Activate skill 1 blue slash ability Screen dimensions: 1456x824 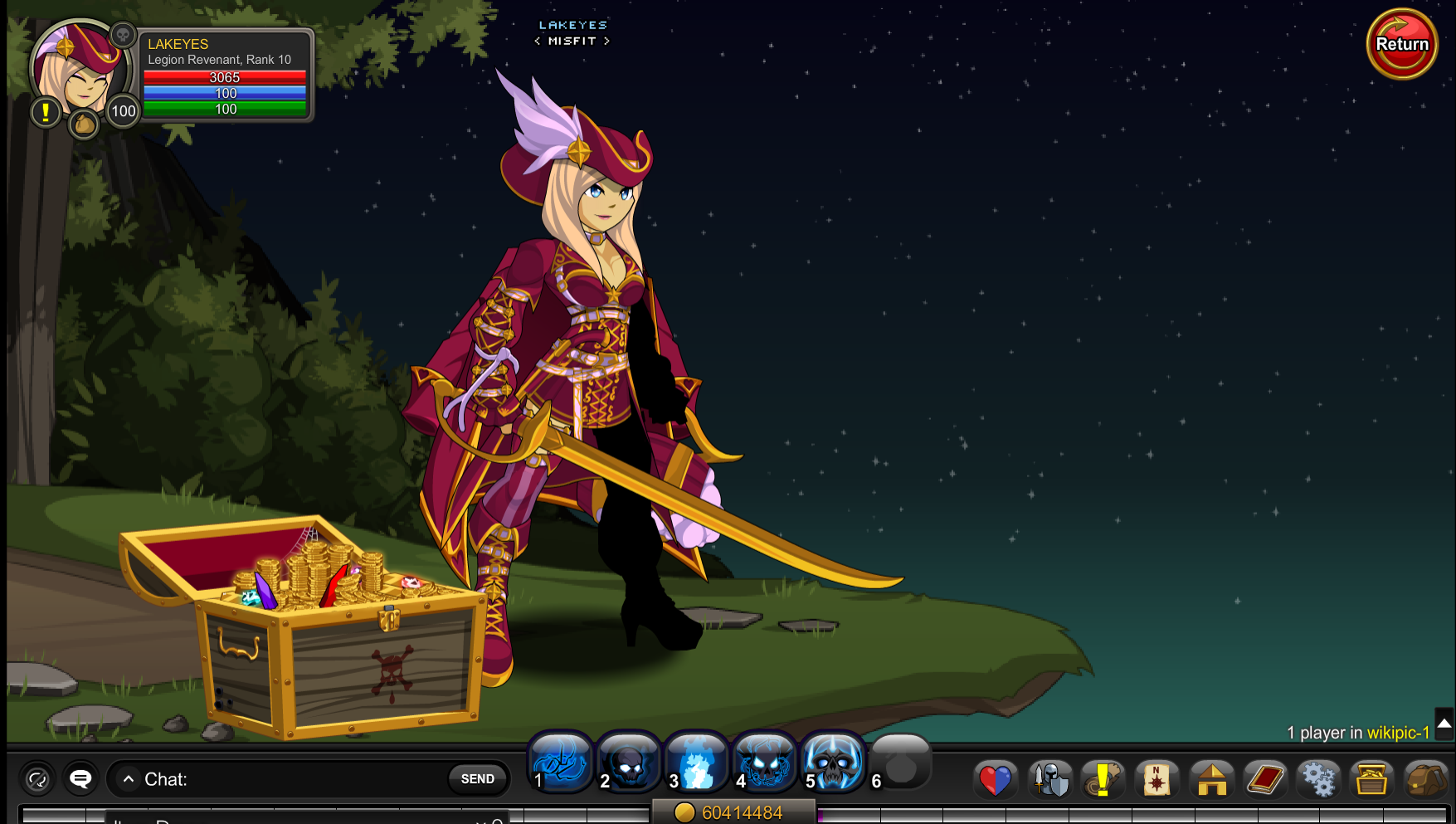[560, 762]
